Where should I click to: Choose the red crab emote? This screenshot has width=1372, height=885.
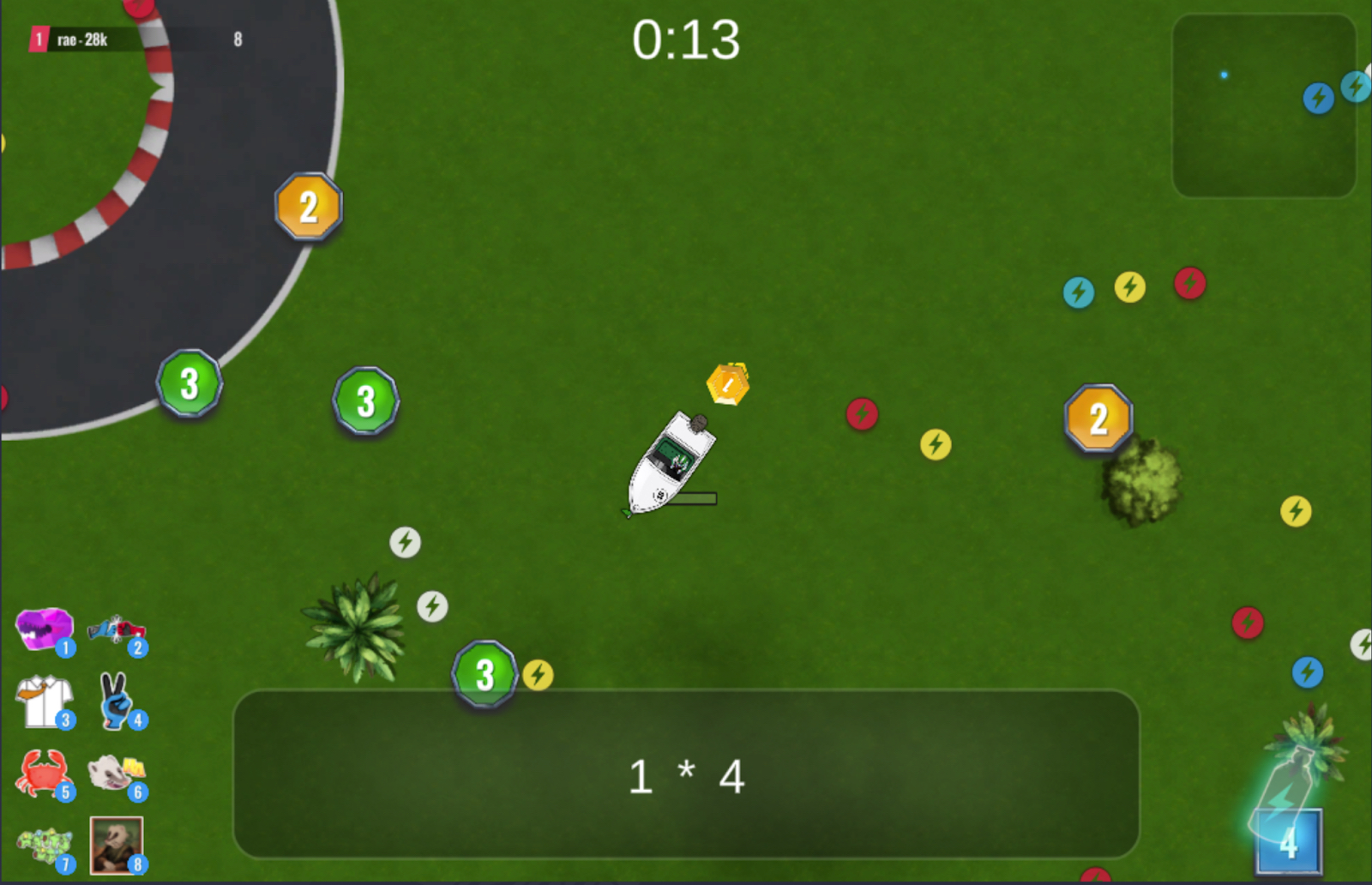click(44, 773)
